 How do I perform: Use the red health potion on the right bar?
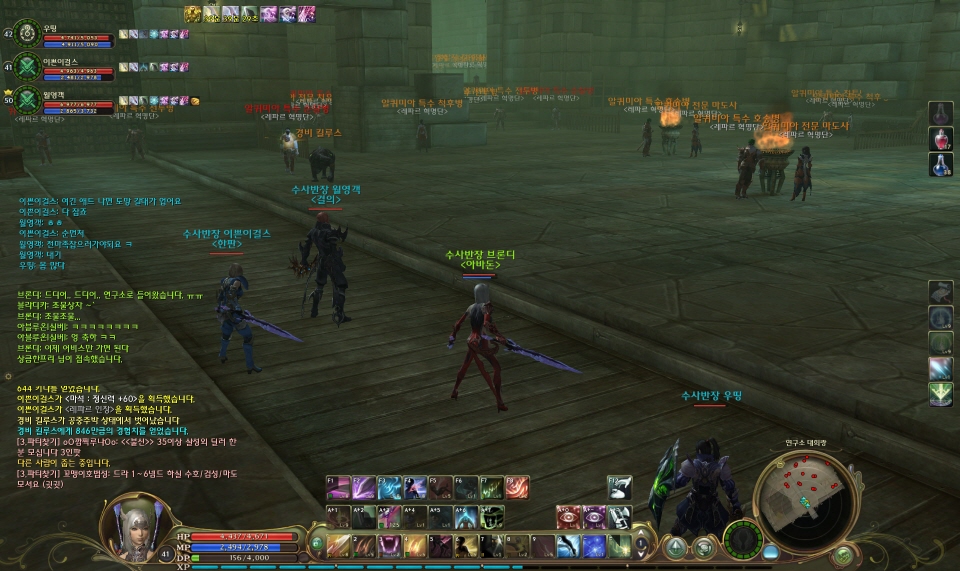tap(941, 138)
